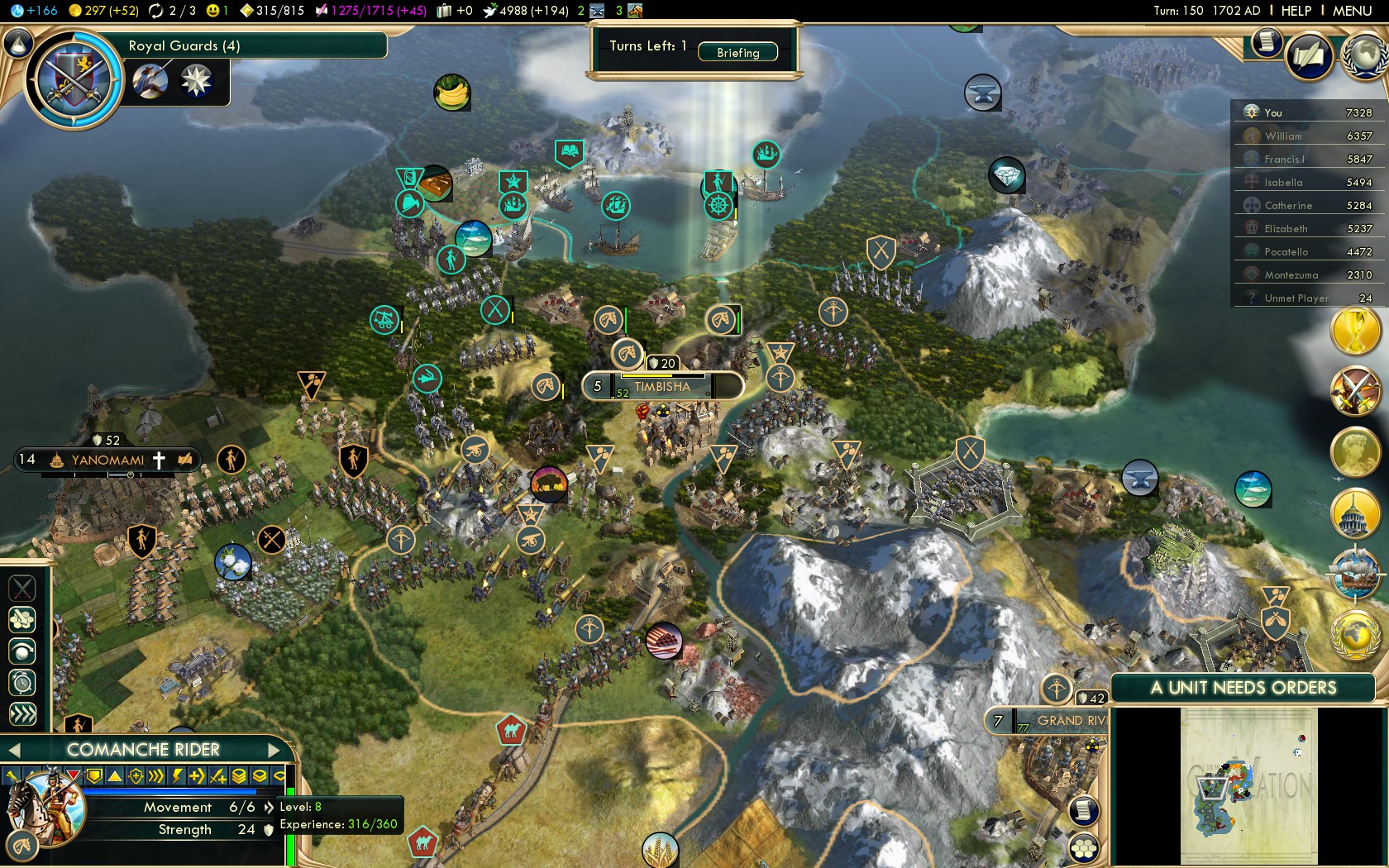Click the A Unit Needs Orders button
Screen dimensions: 1389x868
(1243, 688)
